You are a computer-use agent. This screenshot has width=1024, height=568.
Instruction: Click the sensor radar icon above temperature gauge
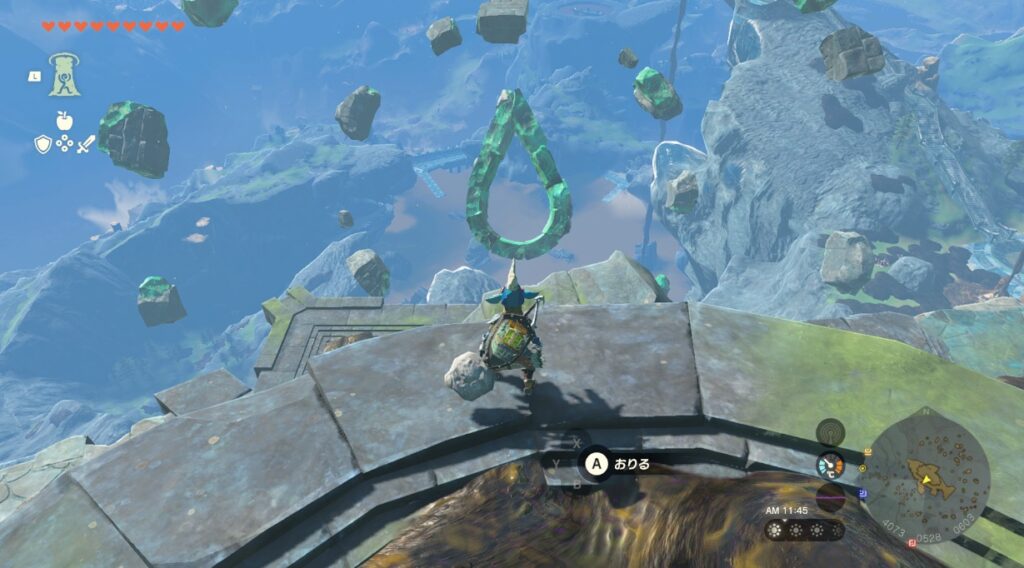830,432
